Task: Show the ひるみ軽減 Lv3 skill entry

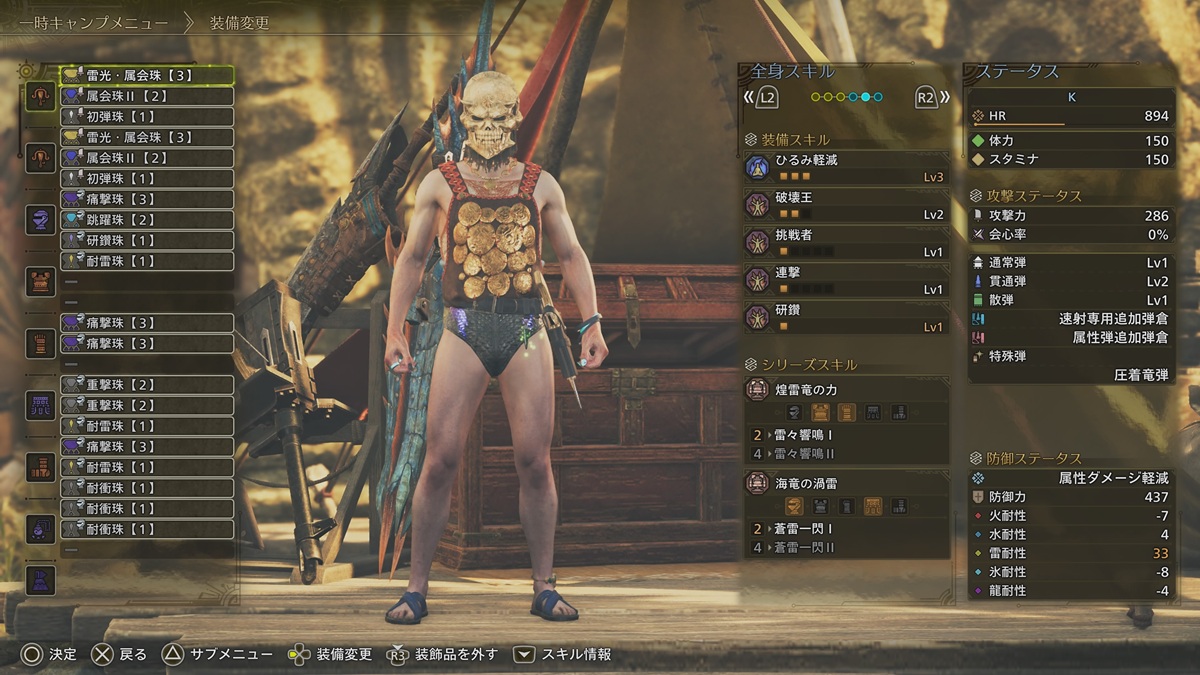Action: click(x=846, y=167)
